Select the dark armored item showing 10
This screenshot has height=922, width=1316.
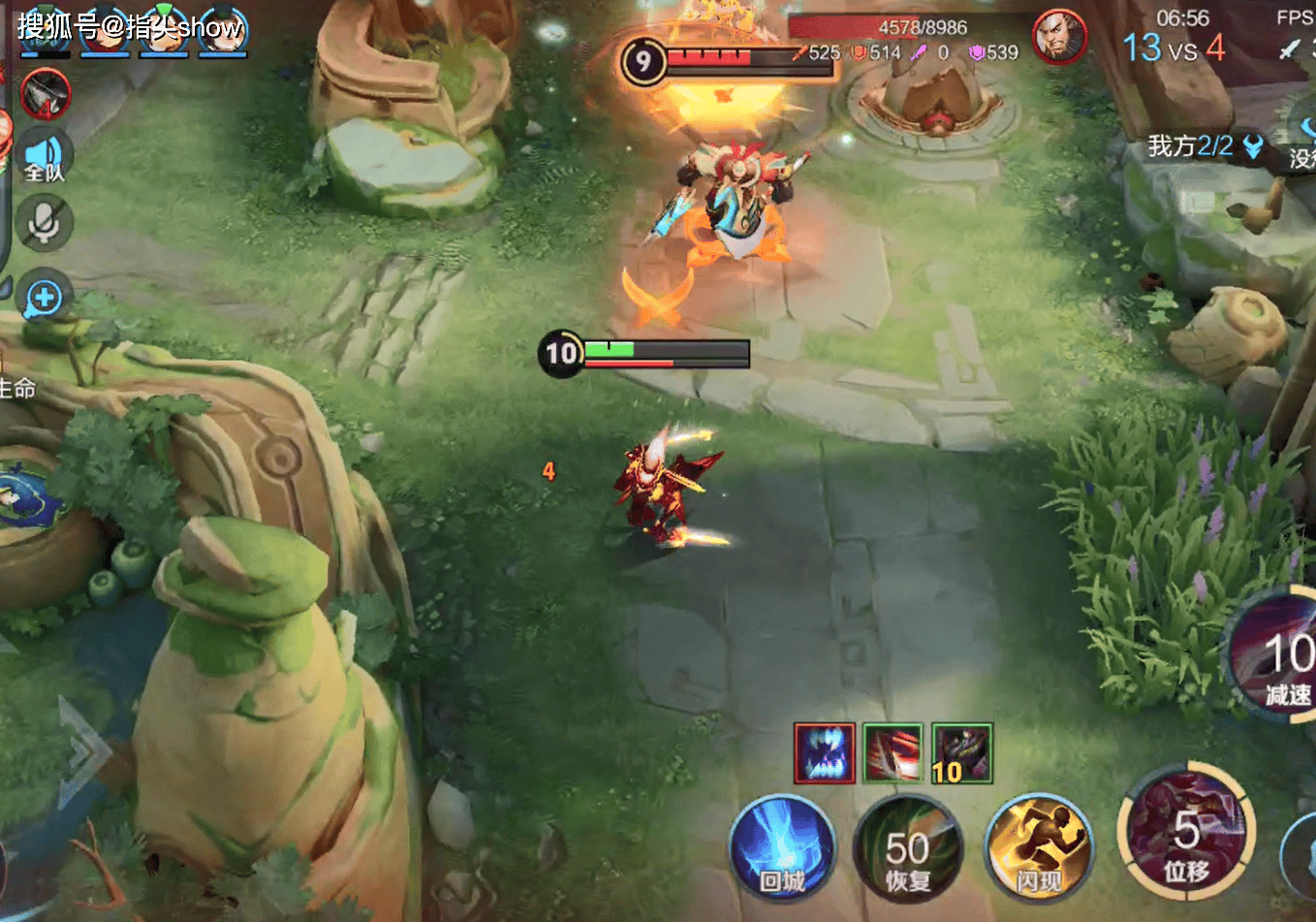[961, 752]
